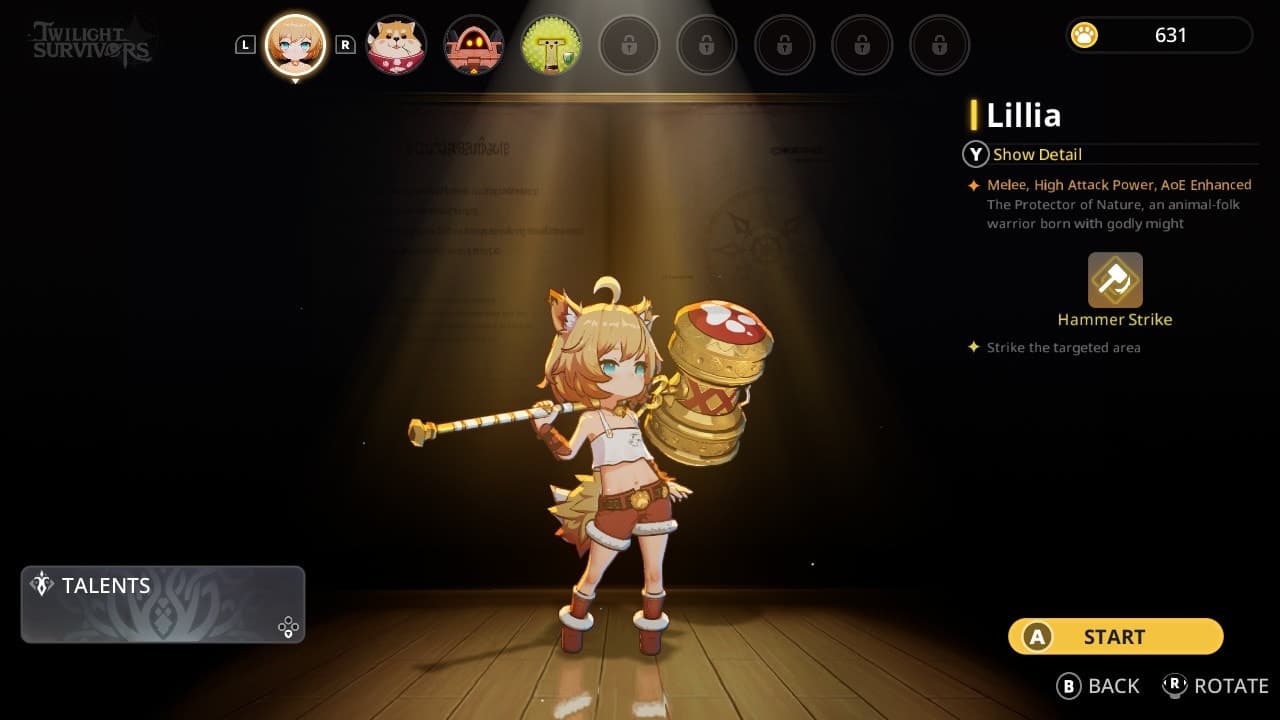Expand the Talents panel
Viewport: 1280px width, 720px height.
pyautogui.click(x=162, y=604)
